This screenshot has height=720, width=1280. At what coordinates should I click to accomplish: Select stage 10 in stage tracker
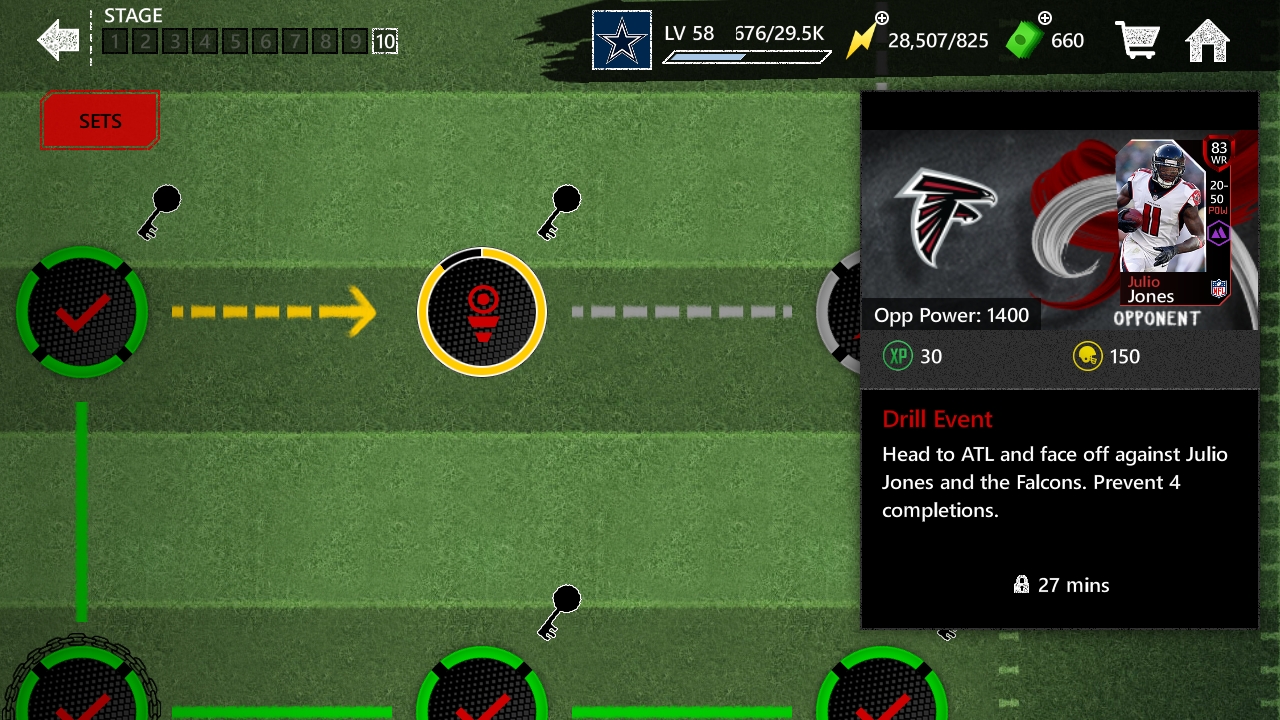pyautogui.click(x=385, y=42)
